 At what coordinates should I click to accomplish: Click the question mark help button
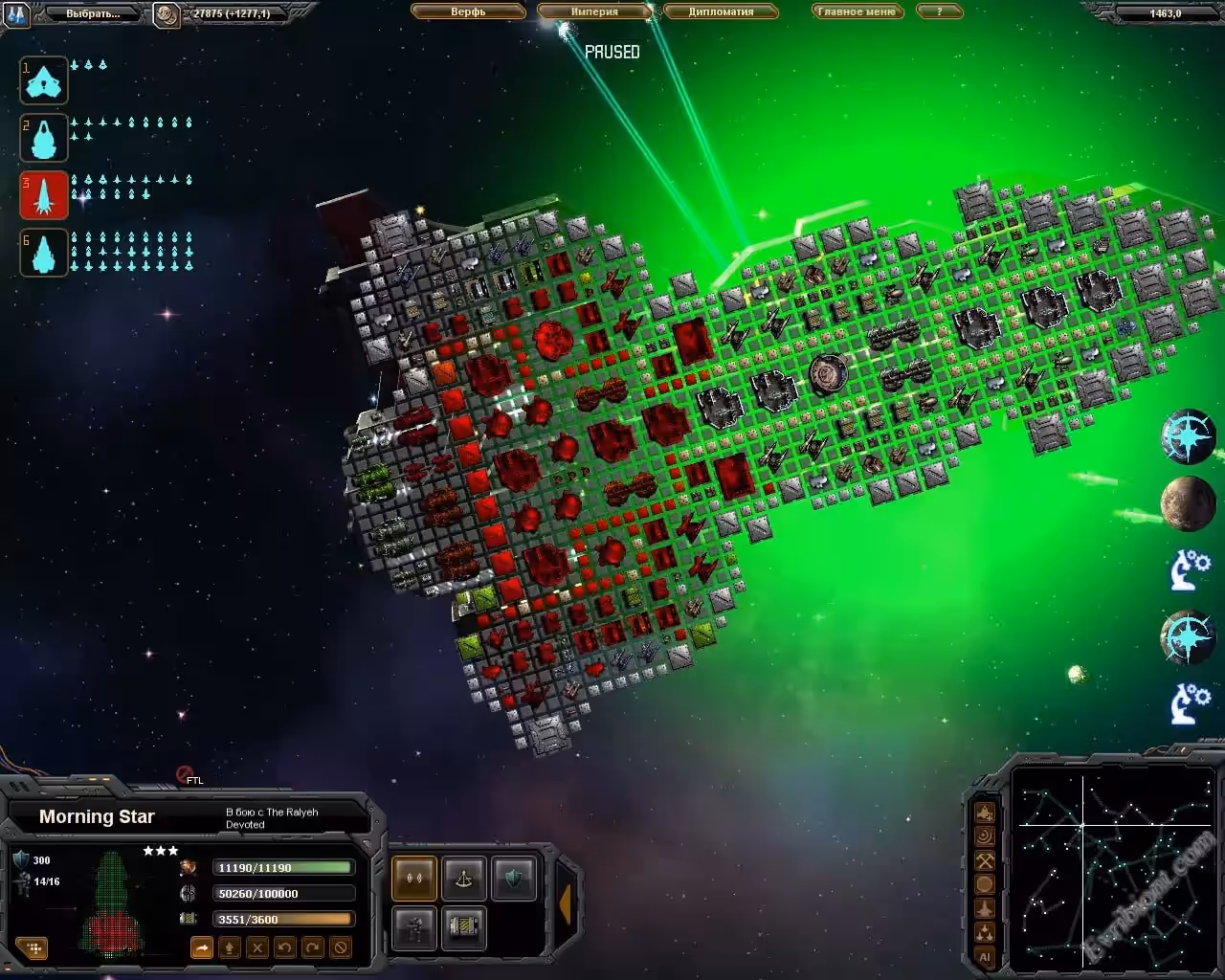(x=939, y=11)
